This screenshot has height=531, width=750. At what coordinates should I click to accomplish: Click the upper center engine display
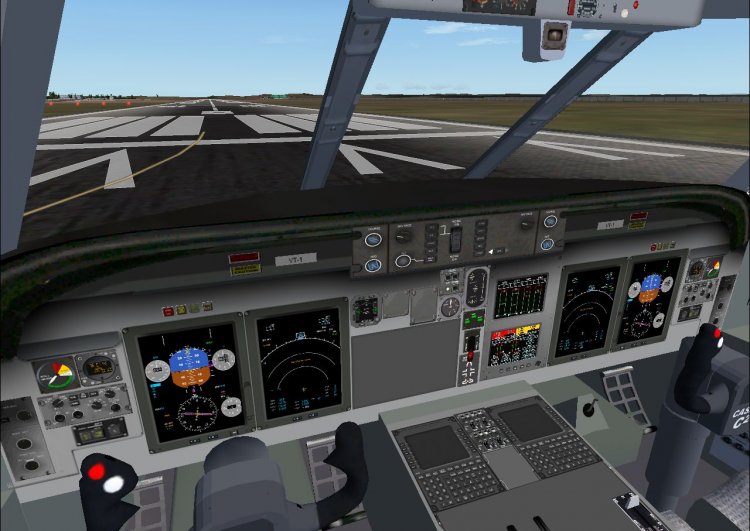520,296
